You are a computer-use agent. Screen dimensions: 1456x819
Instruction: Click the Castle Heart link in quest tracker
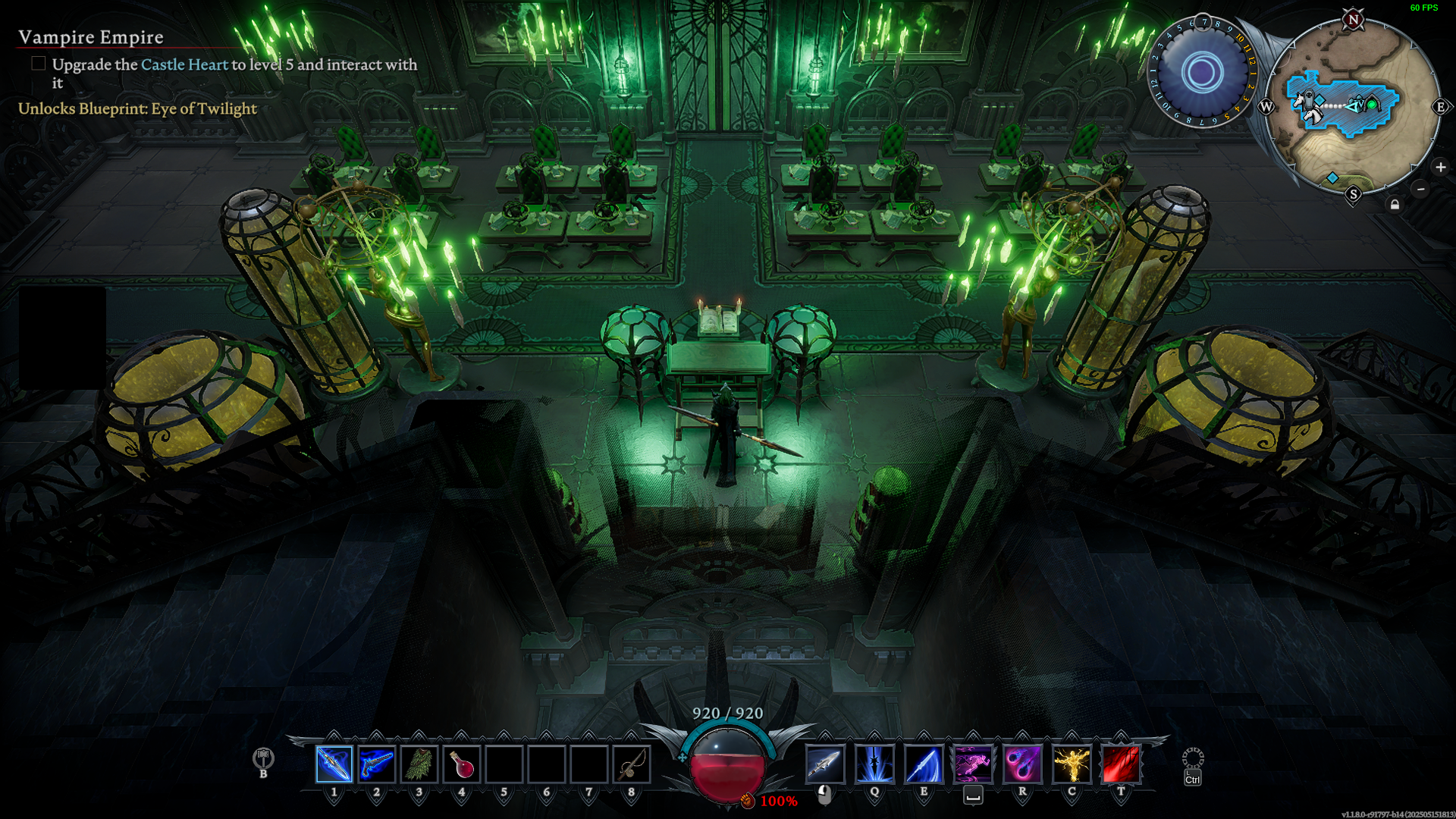tap(184, 64)
